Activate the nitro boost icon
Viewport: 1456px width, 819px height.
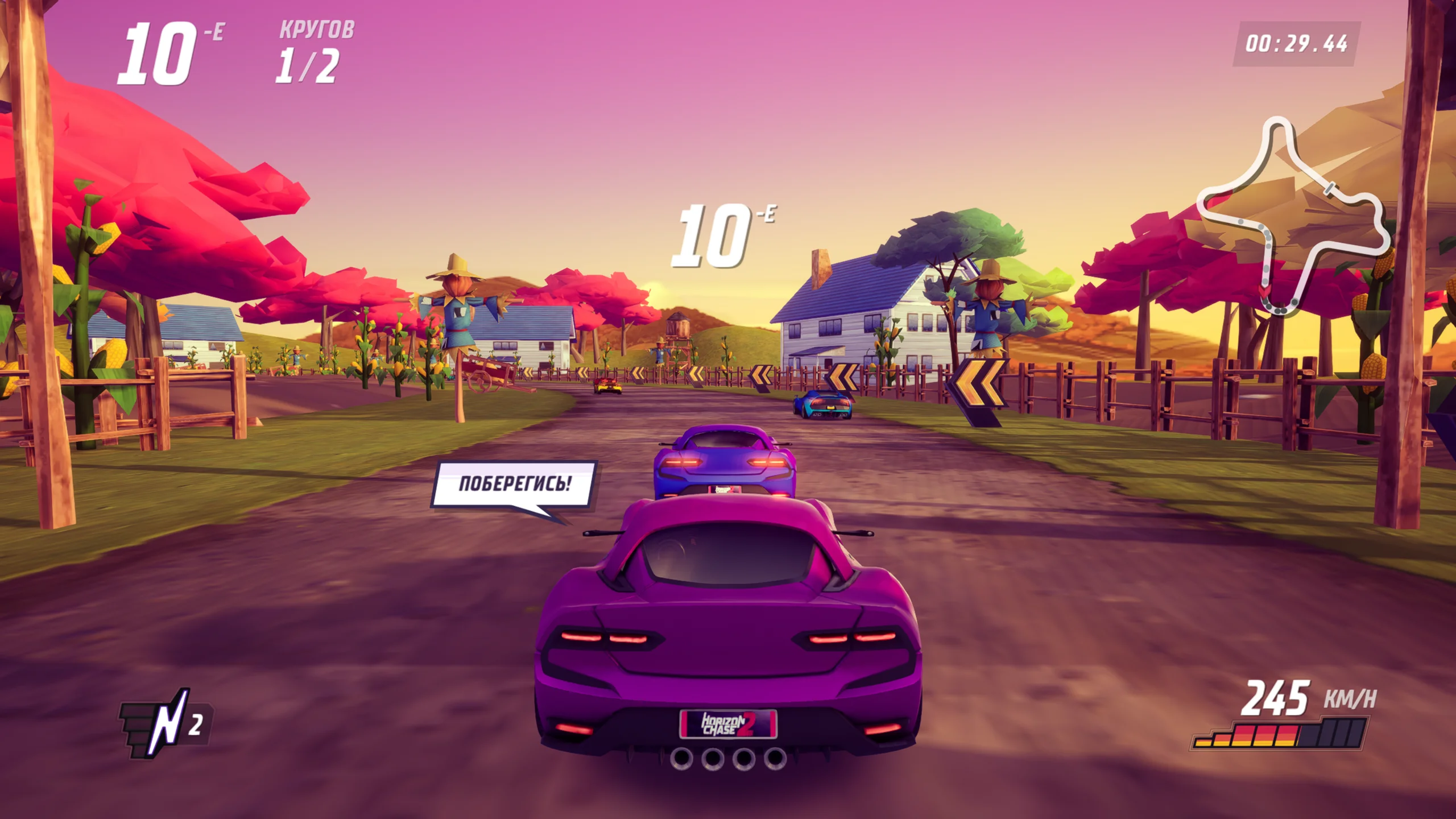coord(164,723)
